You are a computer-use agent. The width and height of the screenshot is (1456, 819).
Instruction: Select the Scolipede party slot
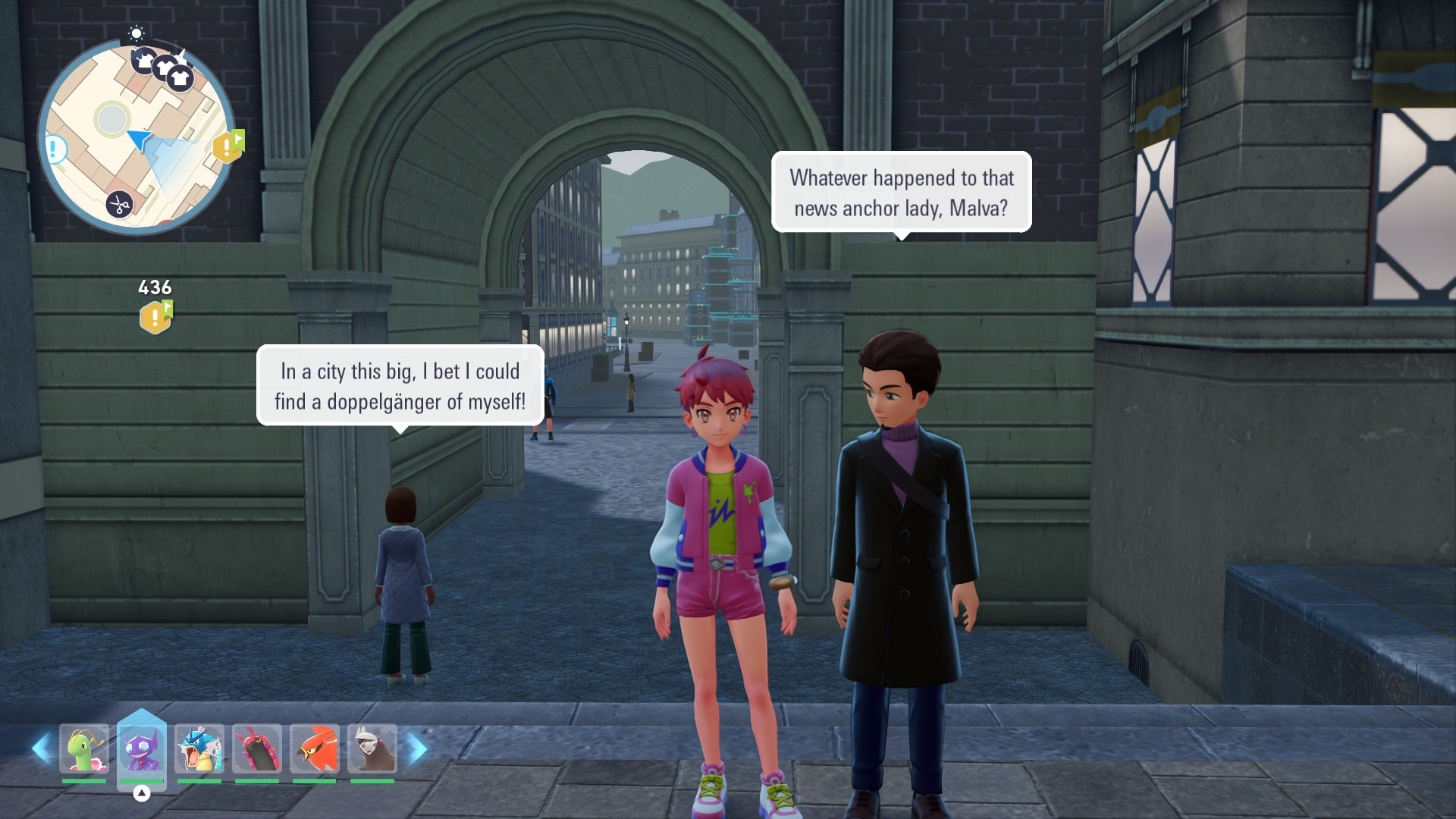[x=257, y=749]
